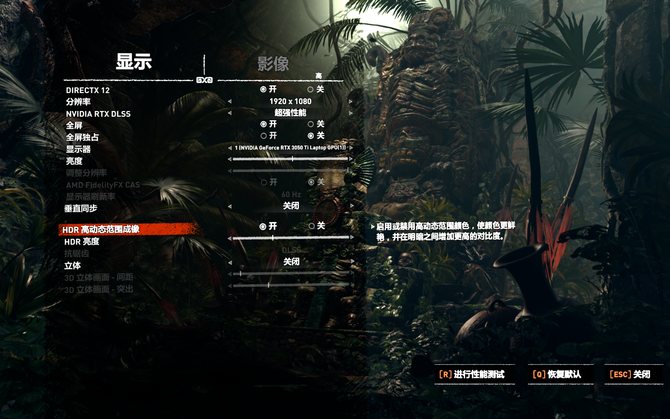Click 恢复默认 to restore defaults
The height and width of the screenshot is (419, 670).
coord(556,374)
